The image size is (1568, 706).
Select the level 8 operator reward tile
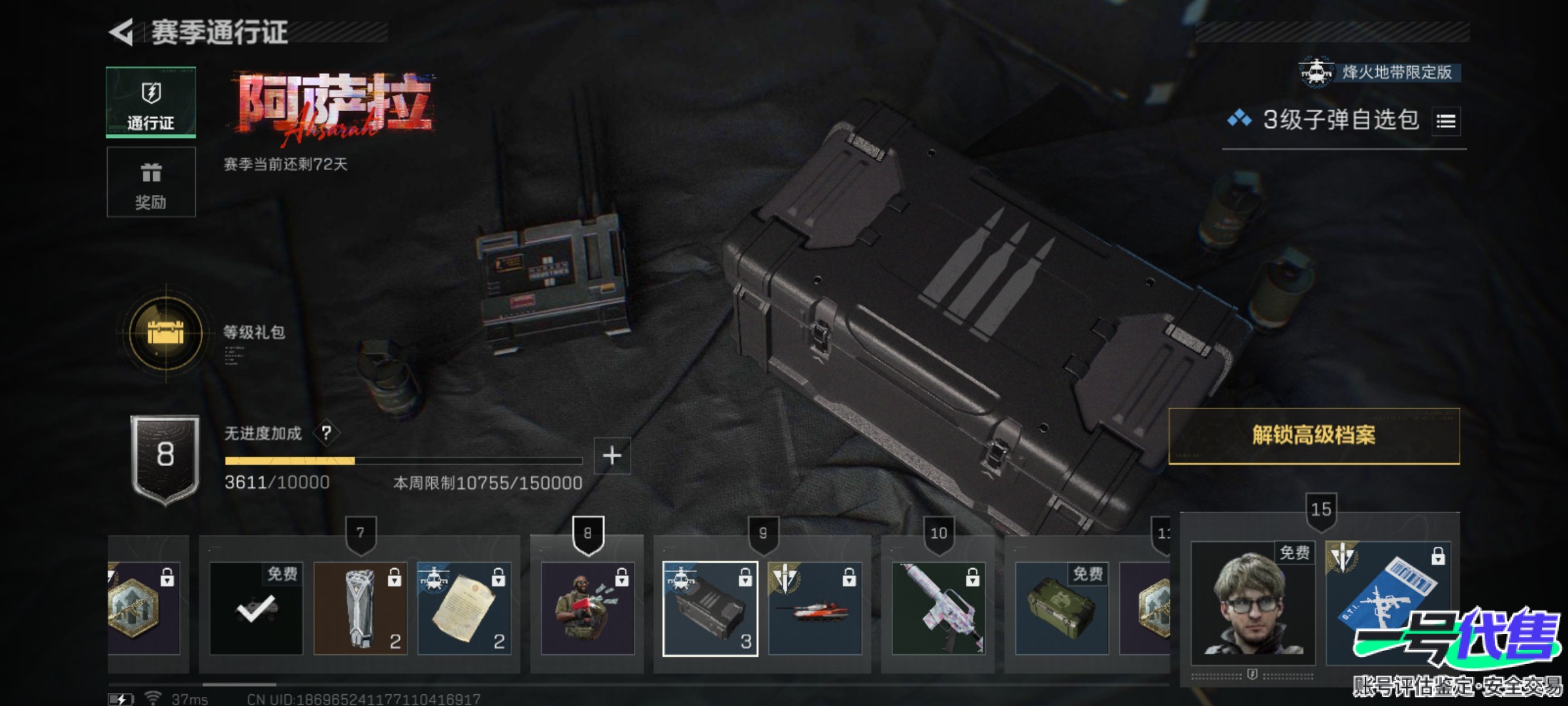click(587, 609)
